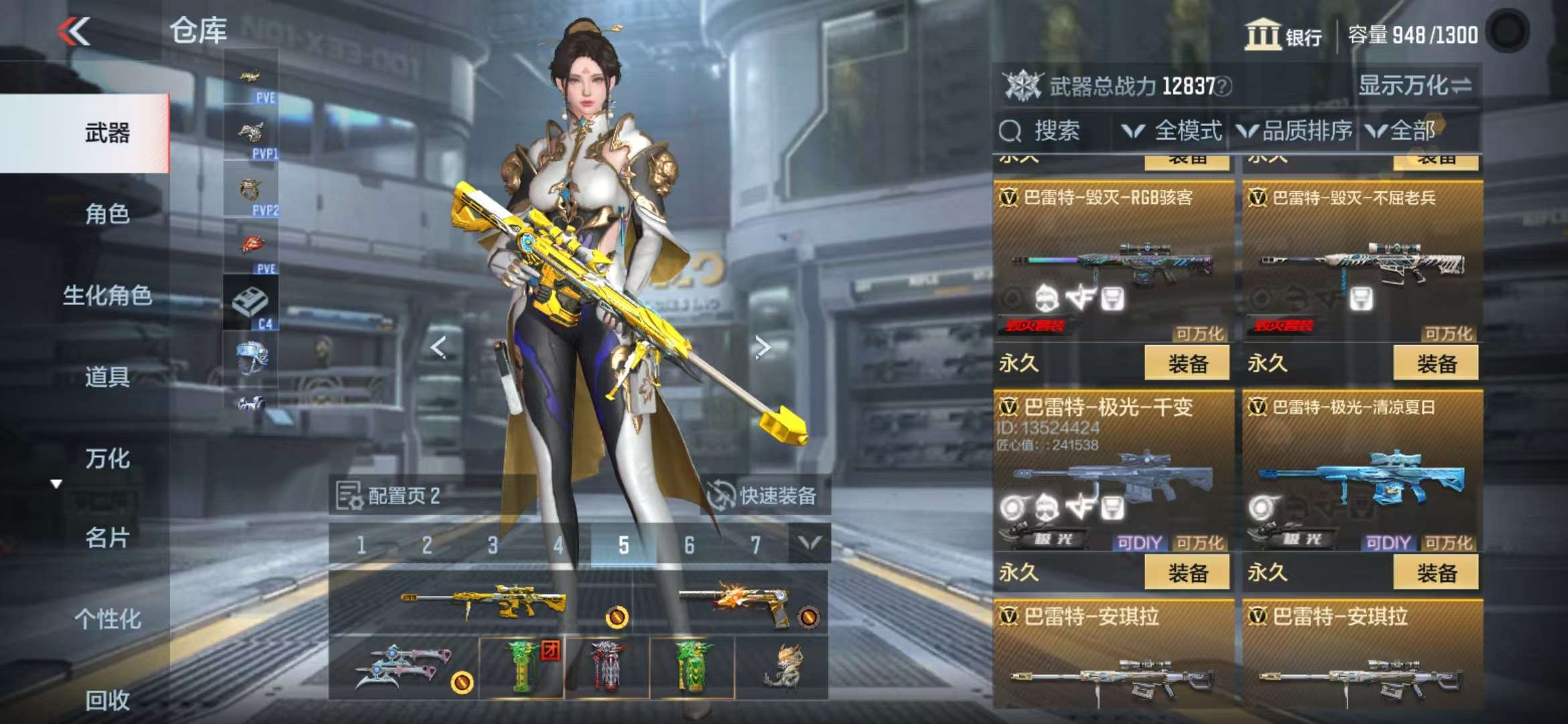Open the 品质排序 sorting dropdown
The height and width of the screenshot is (724, 1568).
coord(1295,131)
